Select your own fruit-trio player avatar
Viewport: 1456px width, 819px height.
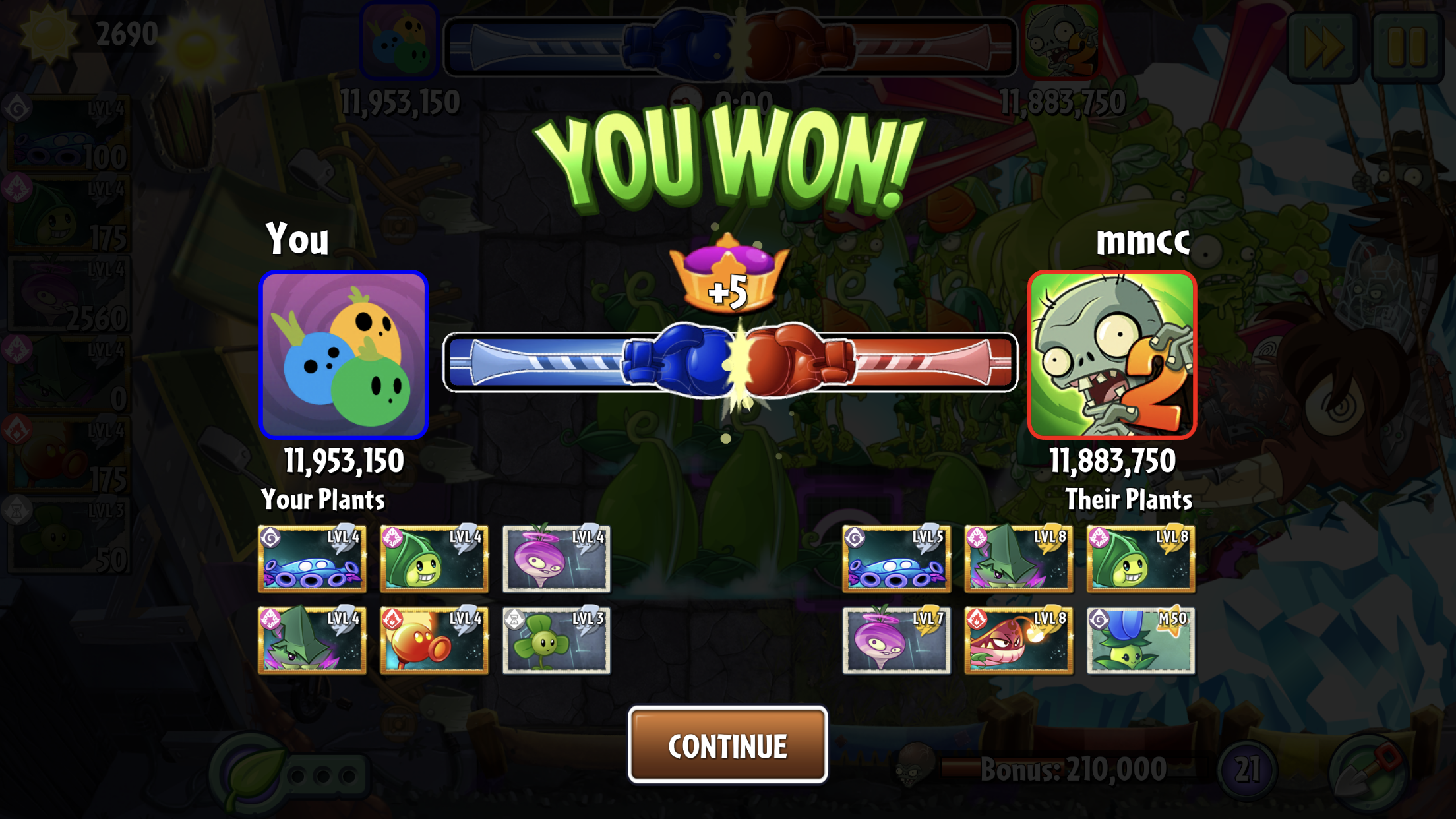(344, 355)
